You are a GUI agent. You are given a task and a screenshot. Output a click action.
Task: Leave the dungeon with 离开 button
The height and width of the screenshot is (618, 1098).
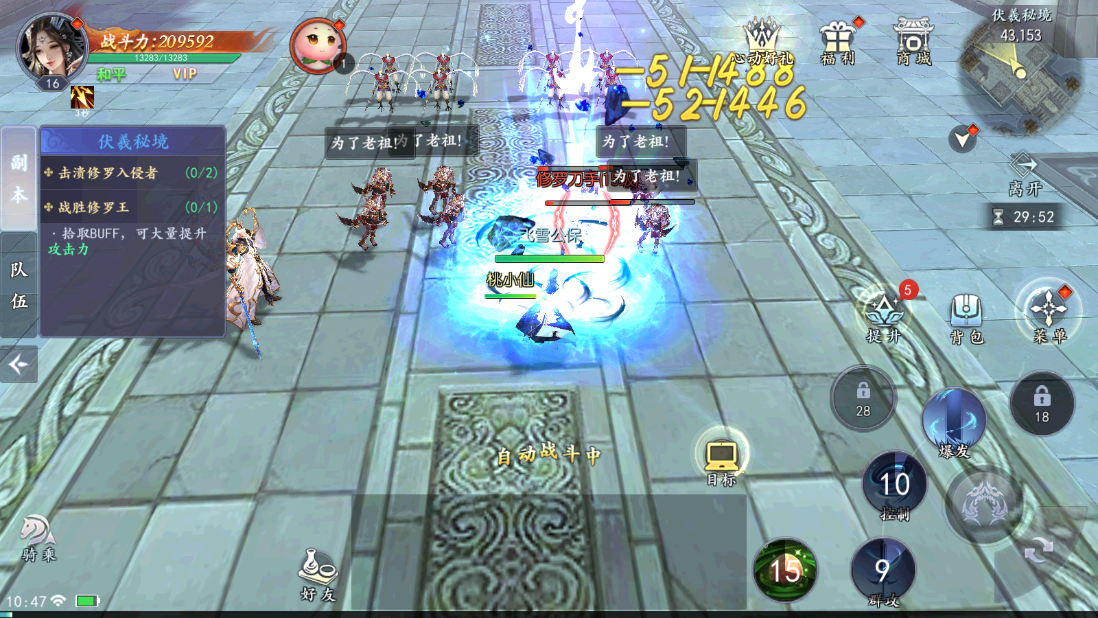click(1024, 173)
